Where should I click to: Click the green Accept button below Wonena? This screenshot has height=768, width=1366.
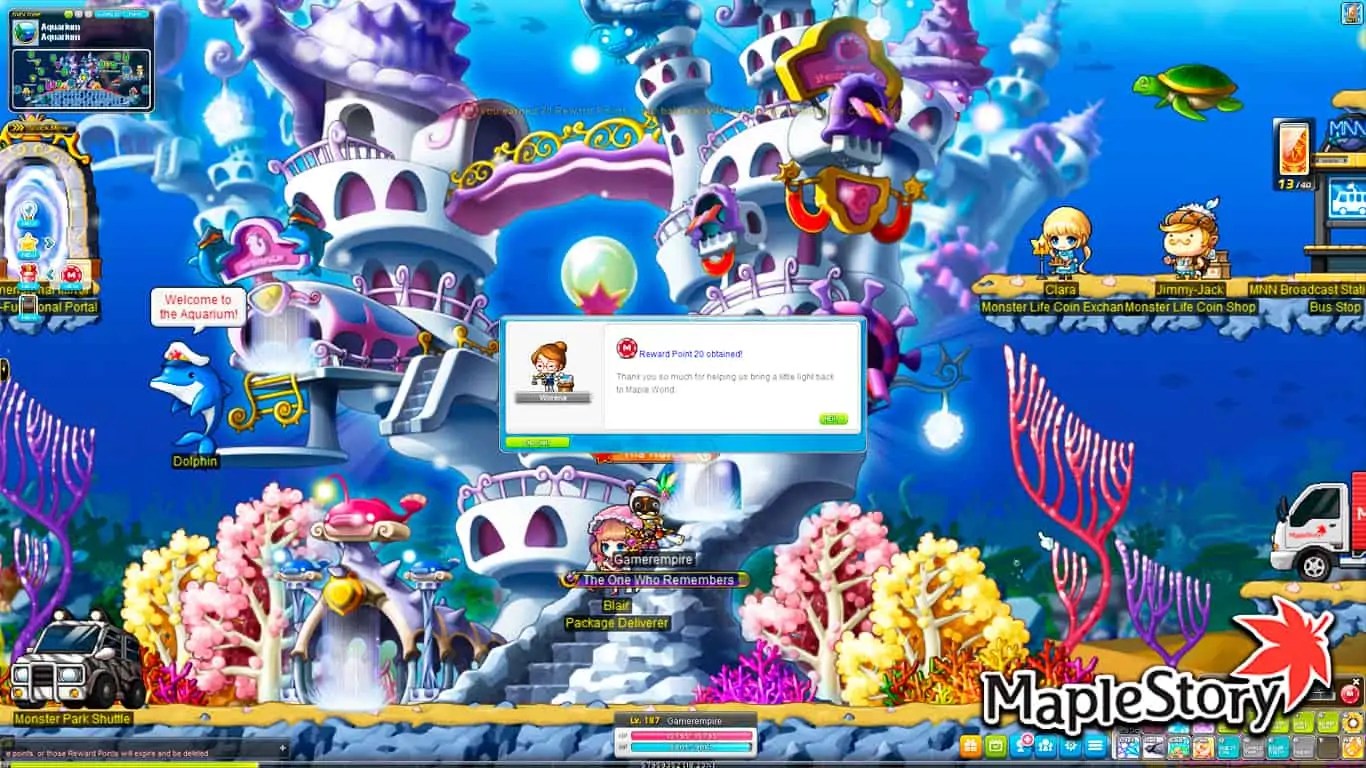[x=538, y=441]
